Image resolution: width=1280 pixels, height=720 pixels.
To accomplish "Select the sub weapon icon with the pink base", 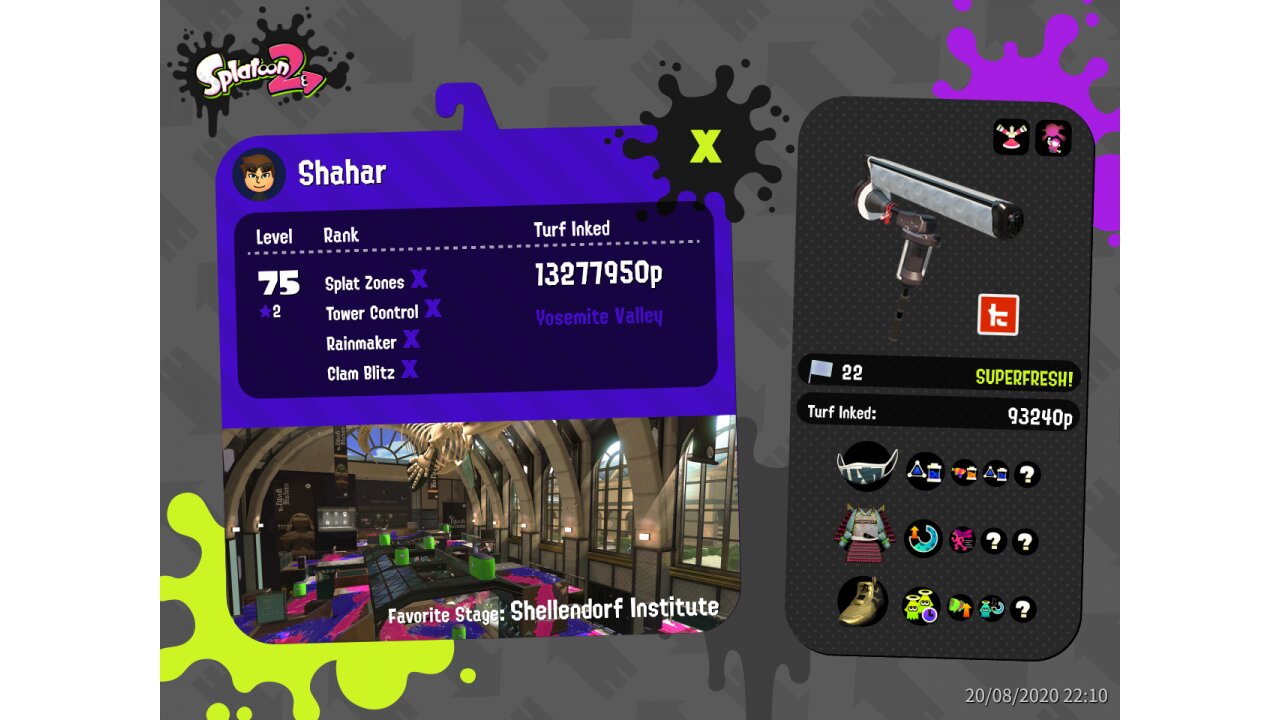I will click(1011, 138).
